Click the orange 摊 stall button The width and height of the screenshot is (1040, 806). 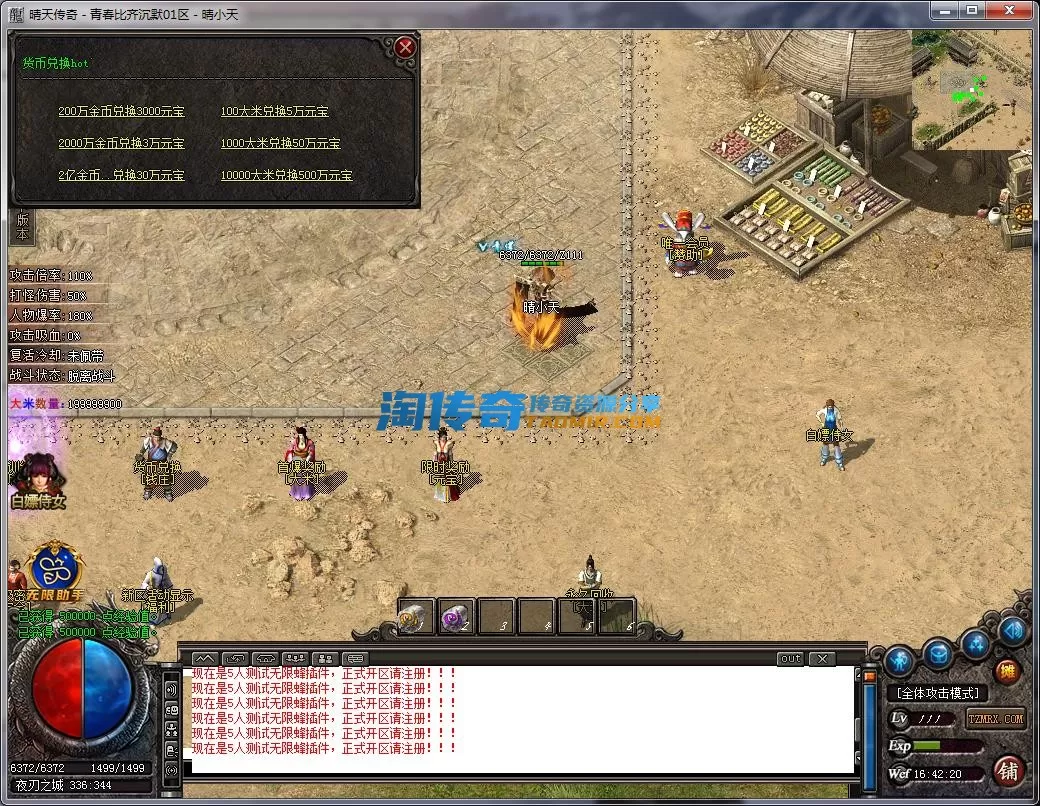tap(1007, 671)
